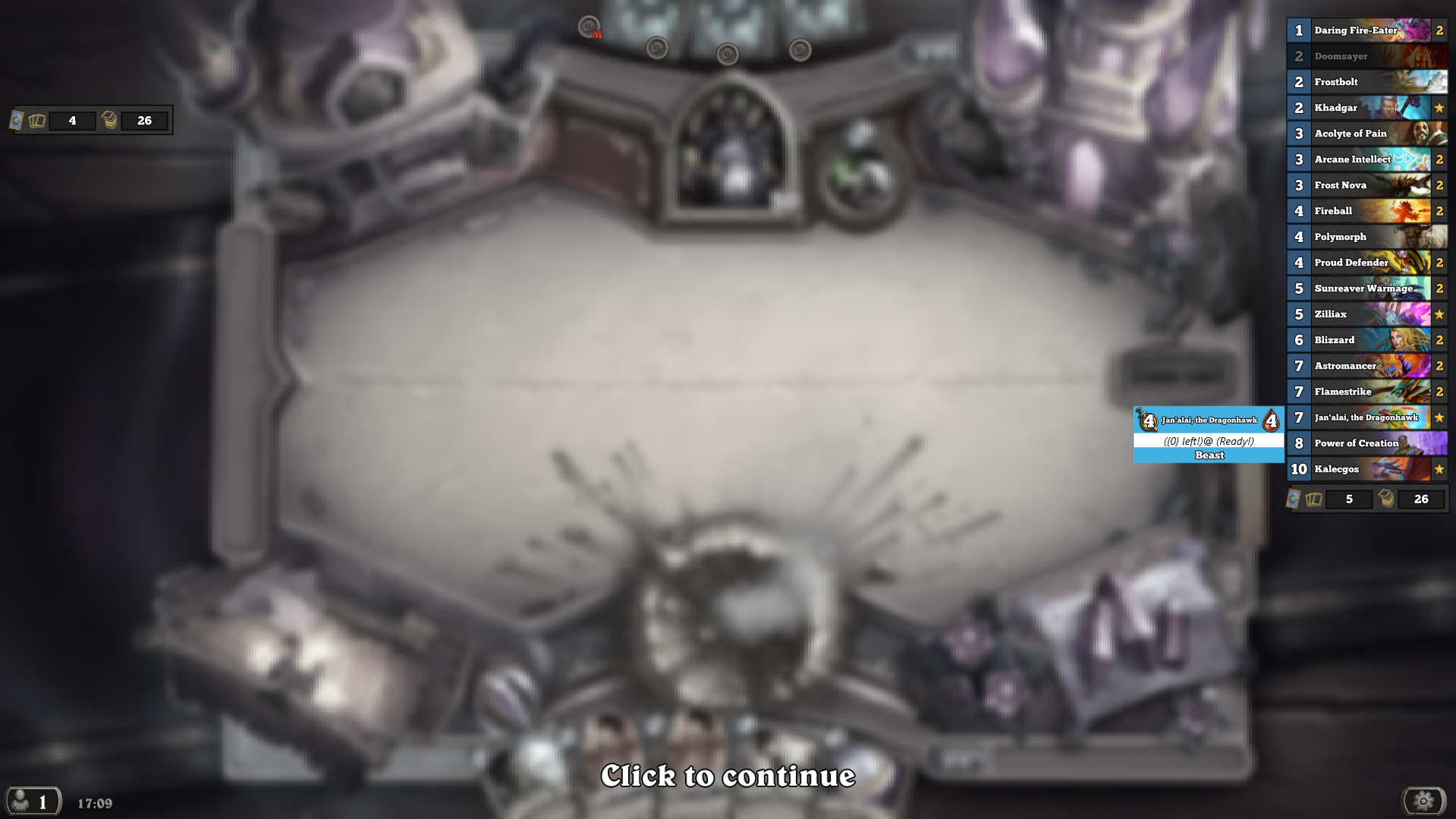Toggle the golden star on Kalecgos
This screenshot has width=1456, height=819.
[x=1439, y=469]
